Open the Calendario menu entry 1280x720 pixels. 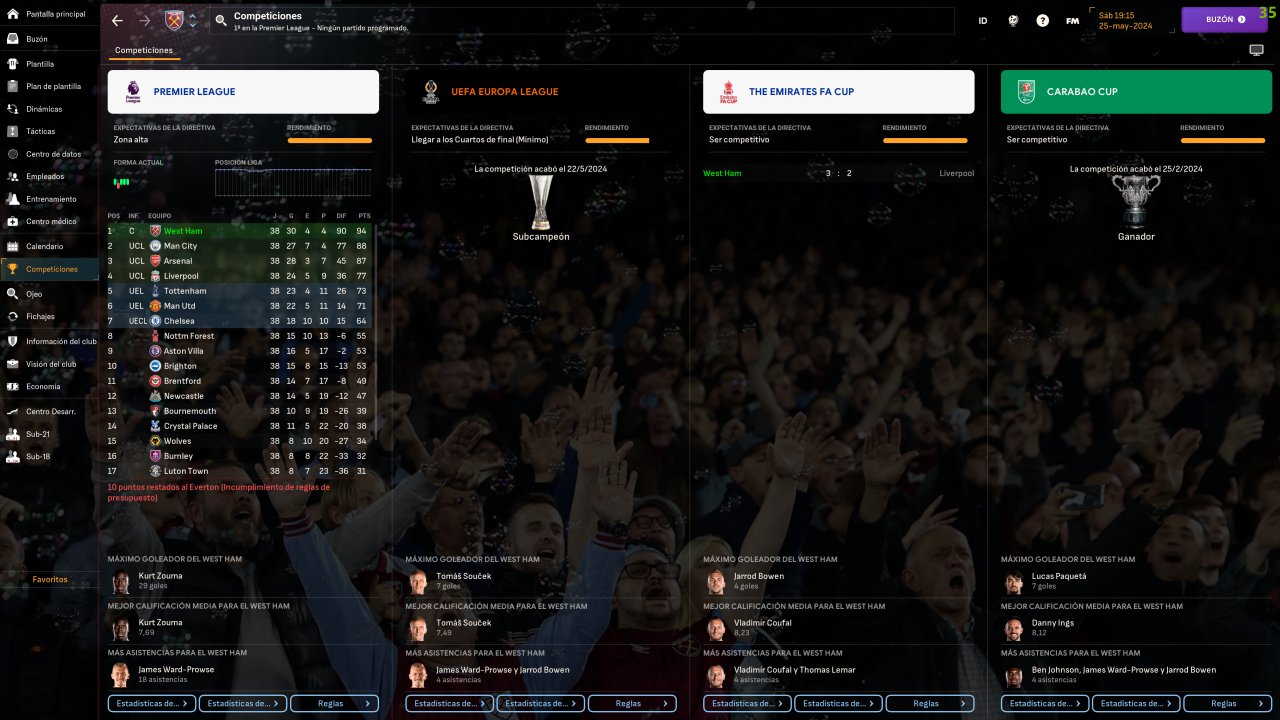click(44, 246)
